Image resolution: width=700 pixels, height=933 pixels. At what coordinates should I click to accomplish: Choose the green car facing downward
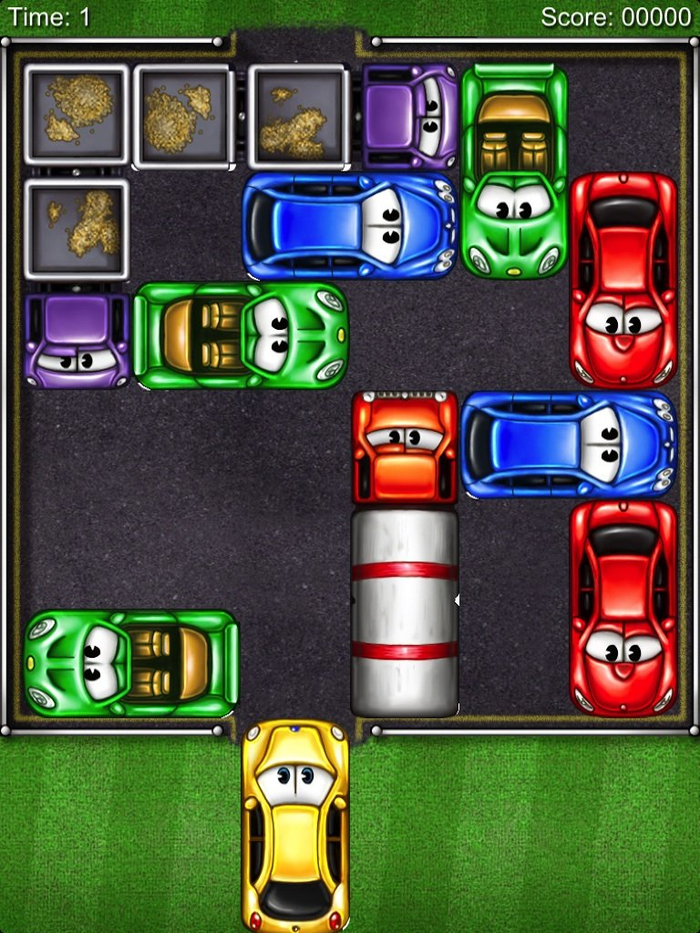514,170
